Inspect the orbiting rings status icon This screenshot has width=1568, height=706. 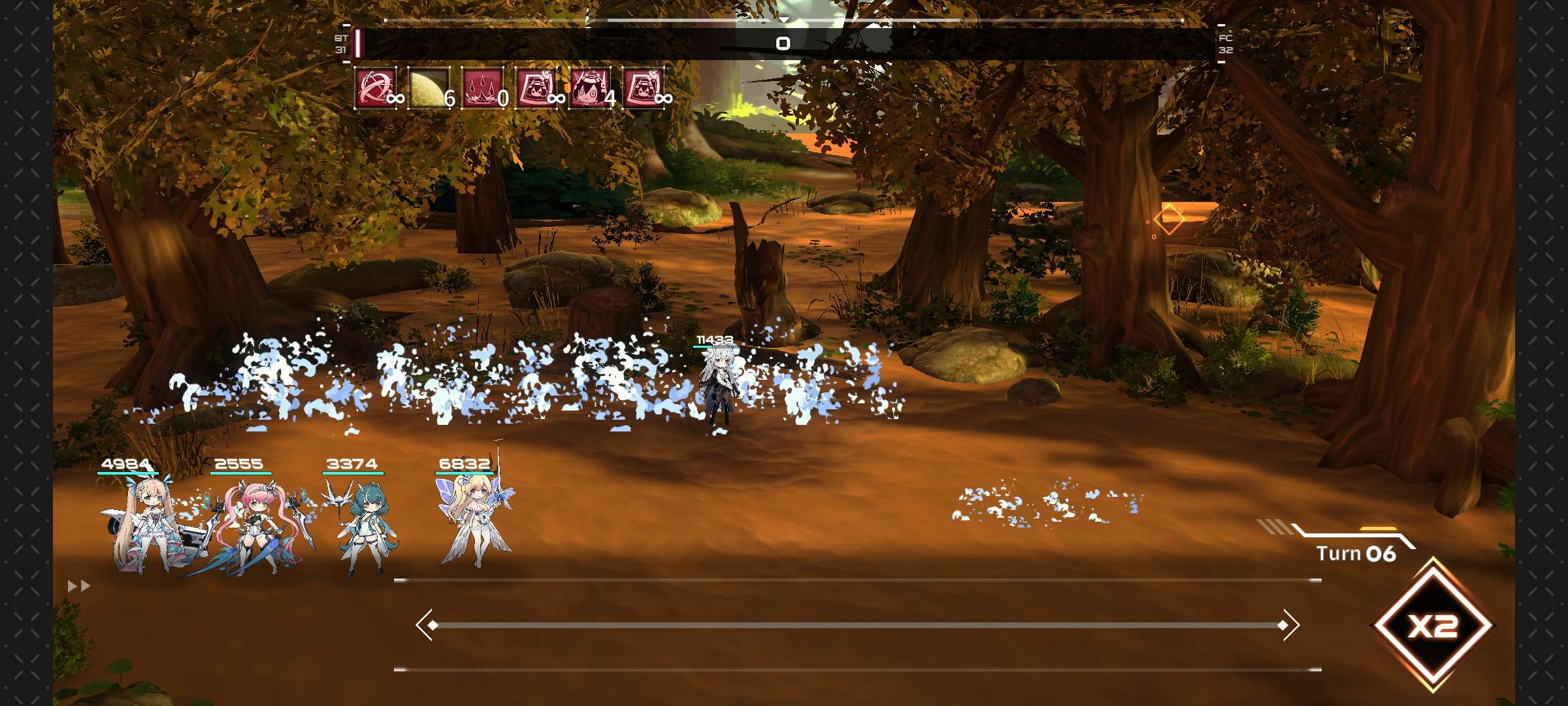[x=375, y=88]
